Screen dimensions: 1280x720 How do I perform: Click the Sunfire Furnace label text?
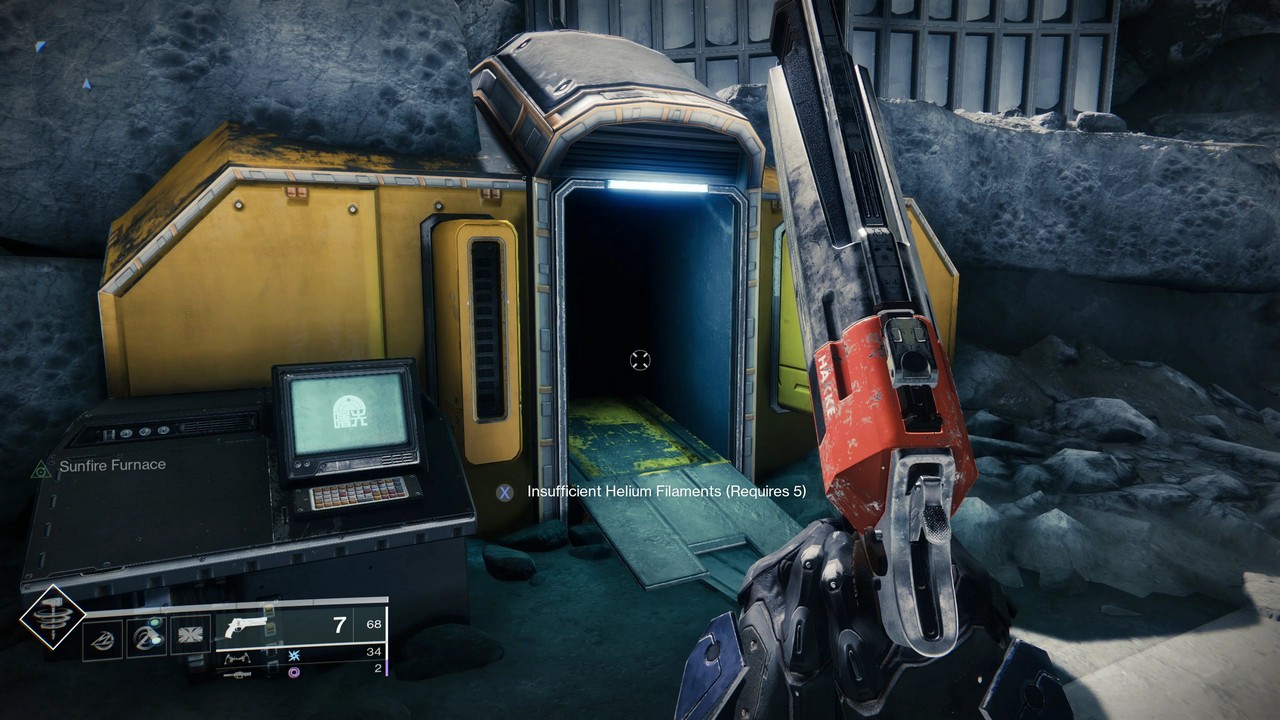pos(113,465)
